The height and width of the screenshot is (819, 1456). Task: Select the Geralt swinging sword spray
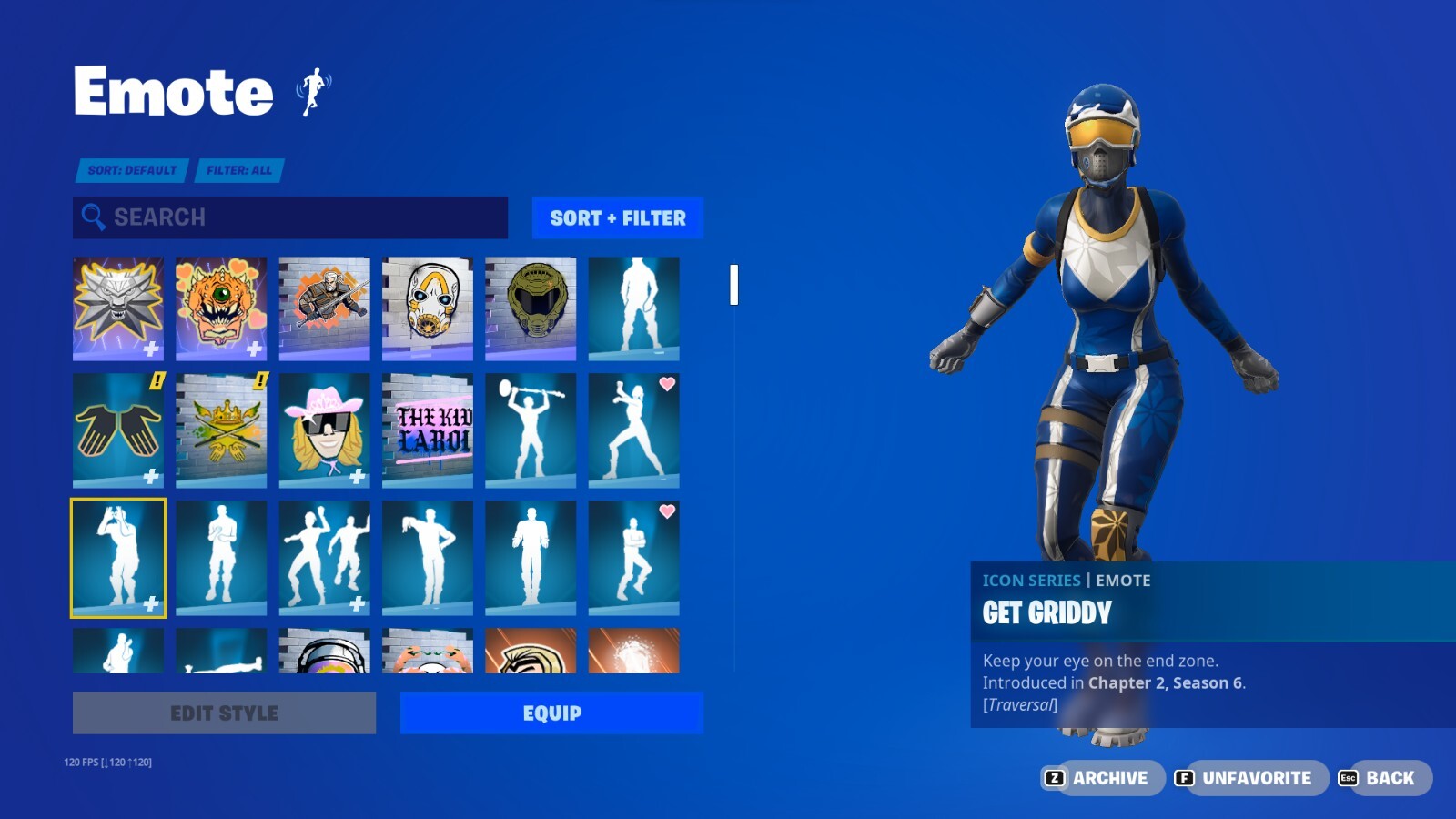pyautogui.click(x=324, y=308)
